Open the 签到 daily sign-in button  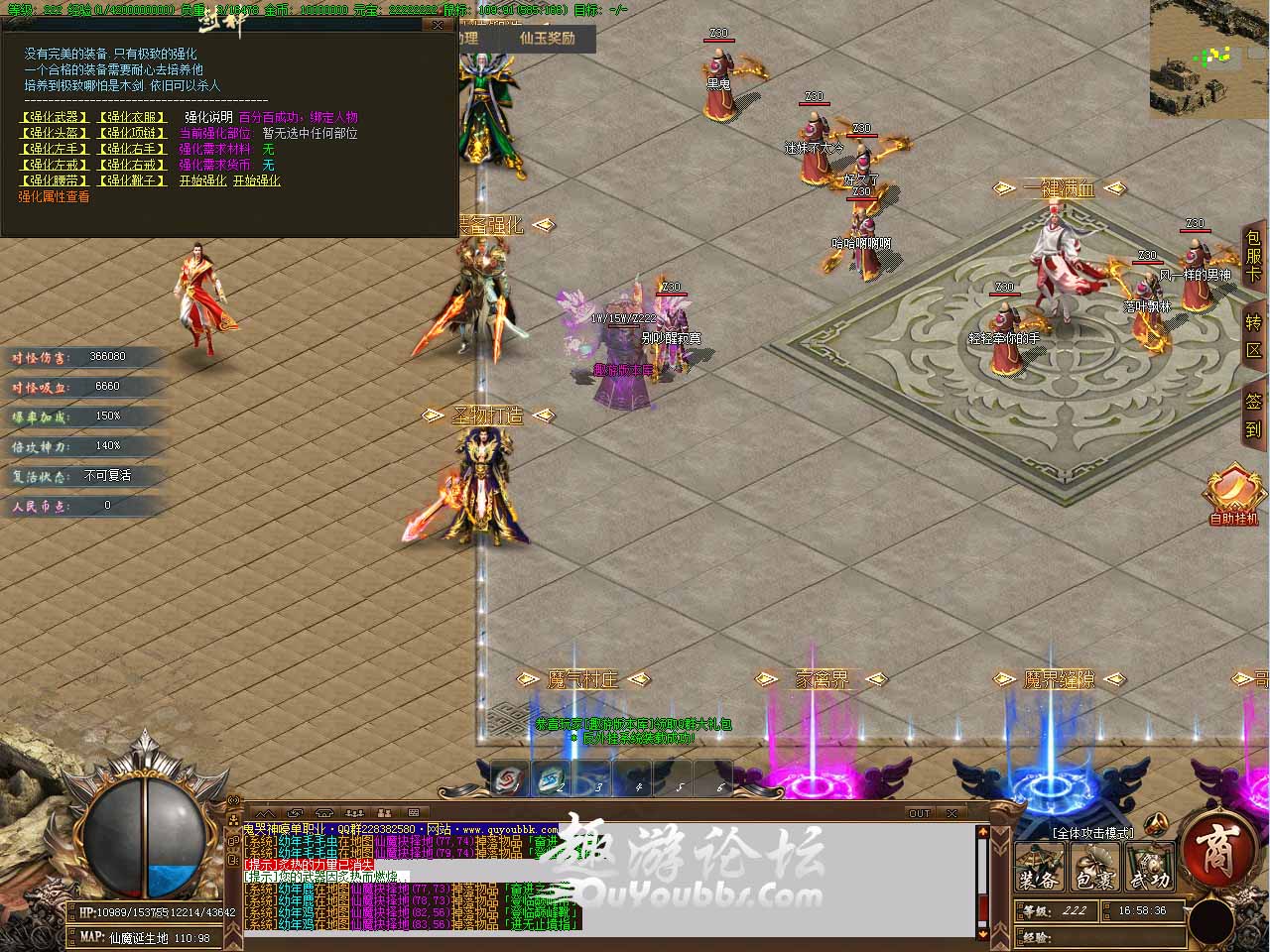(x=1254, y=415)
